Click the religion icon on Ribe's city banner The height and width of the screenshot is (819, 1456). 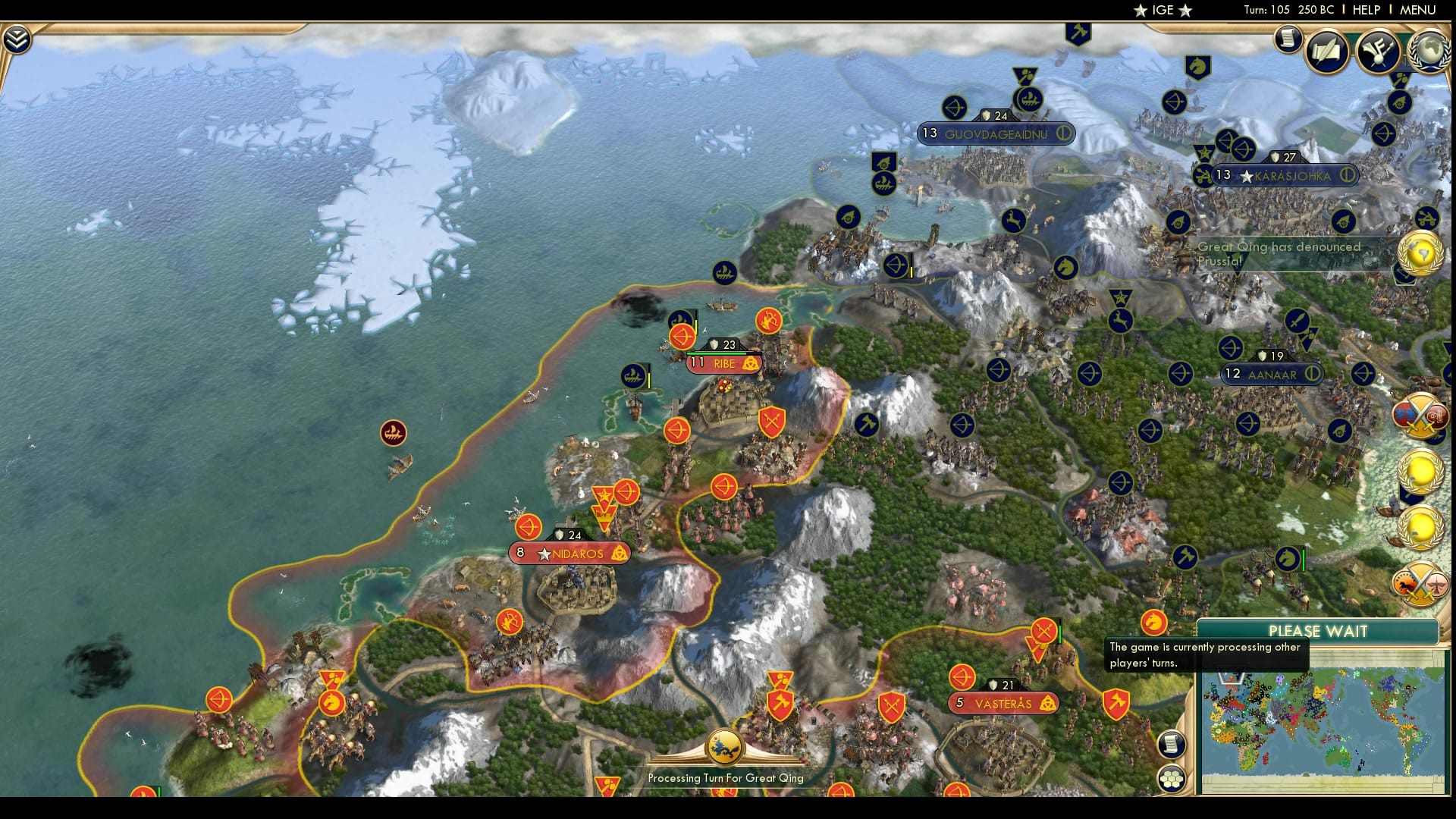point(749,364)
